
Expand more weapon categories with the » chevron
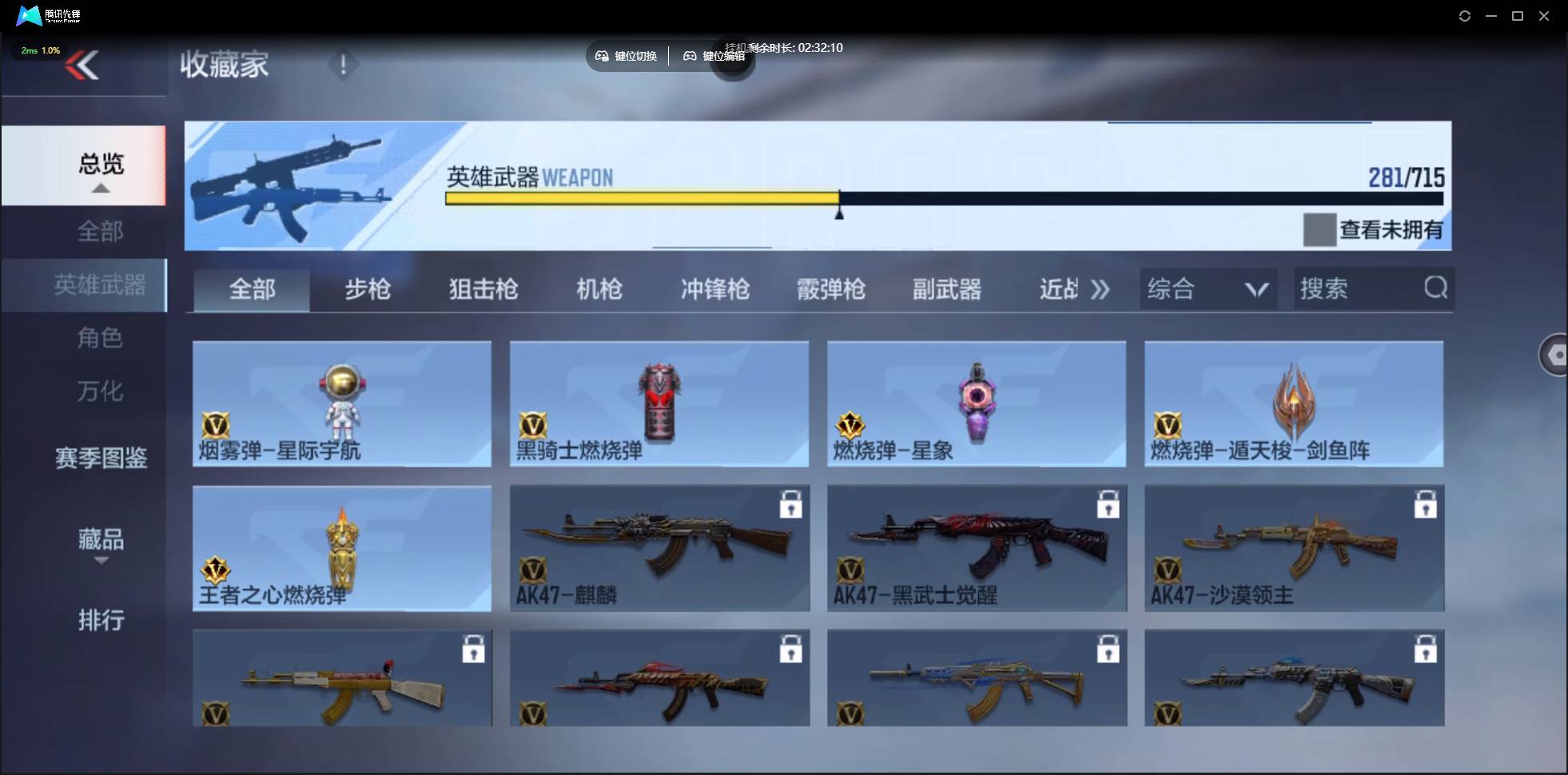tap(1100, 289)
